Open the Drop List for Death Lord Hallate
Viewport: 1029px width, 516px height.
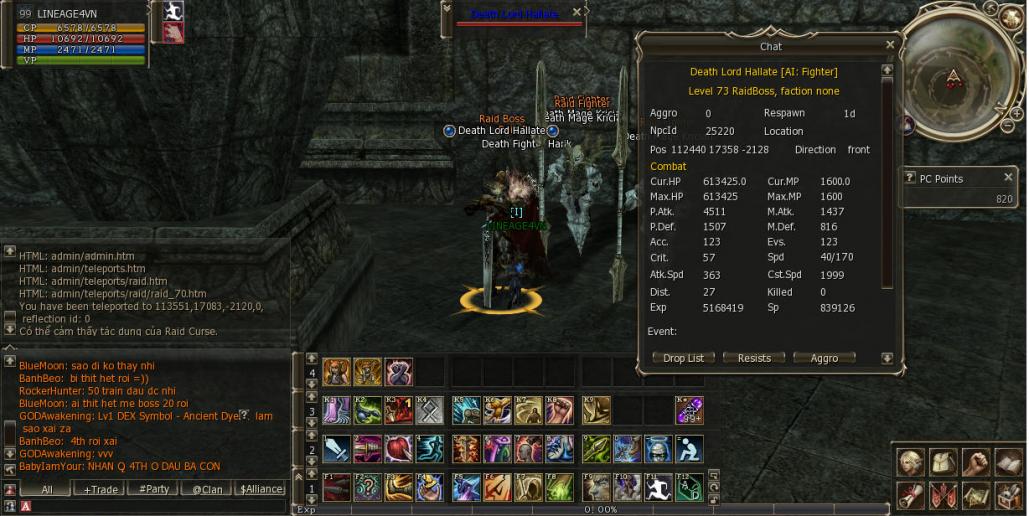click(684, 358)
